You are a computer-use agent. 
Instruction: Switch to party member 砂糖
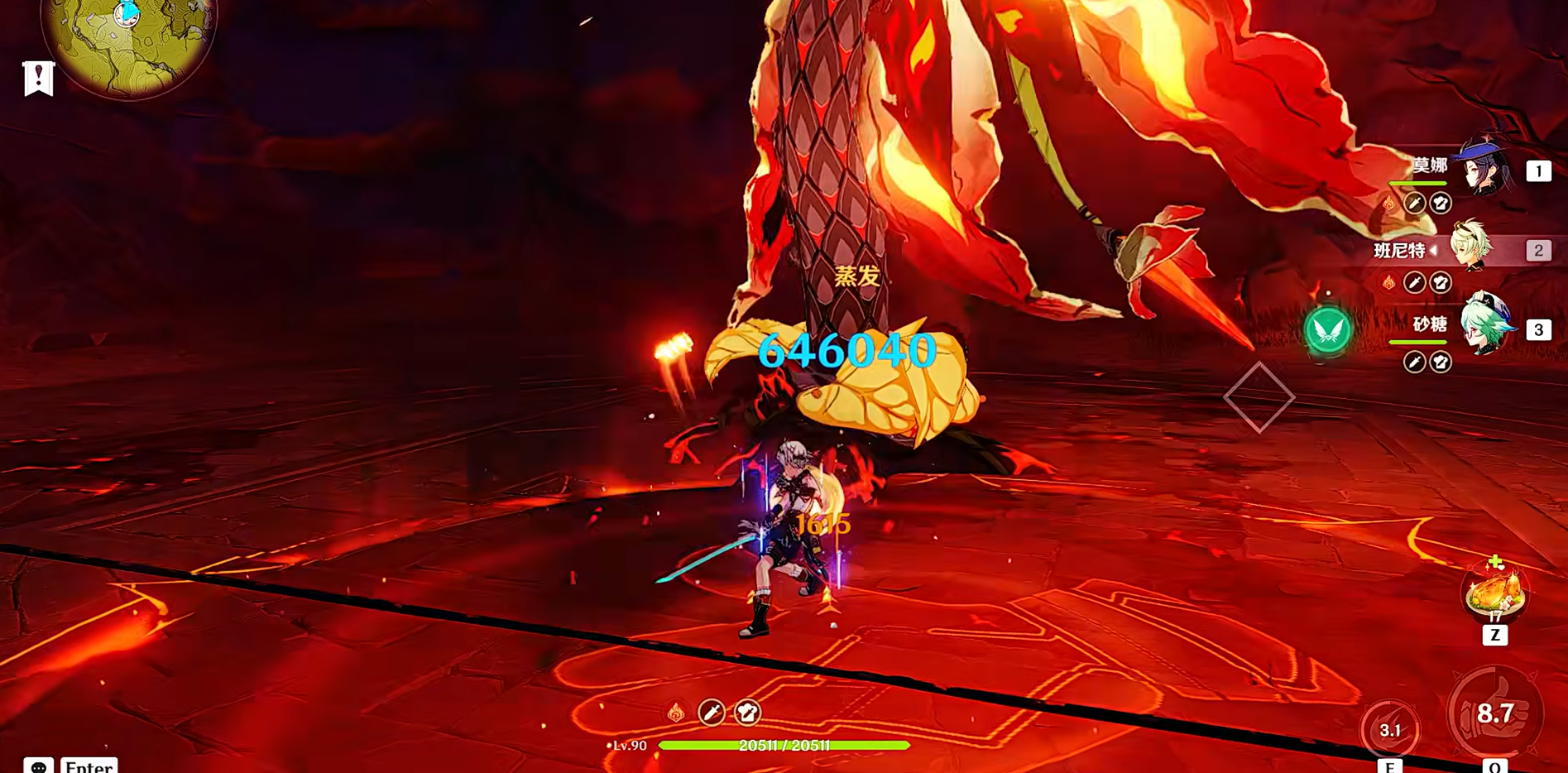(1485, 327)
